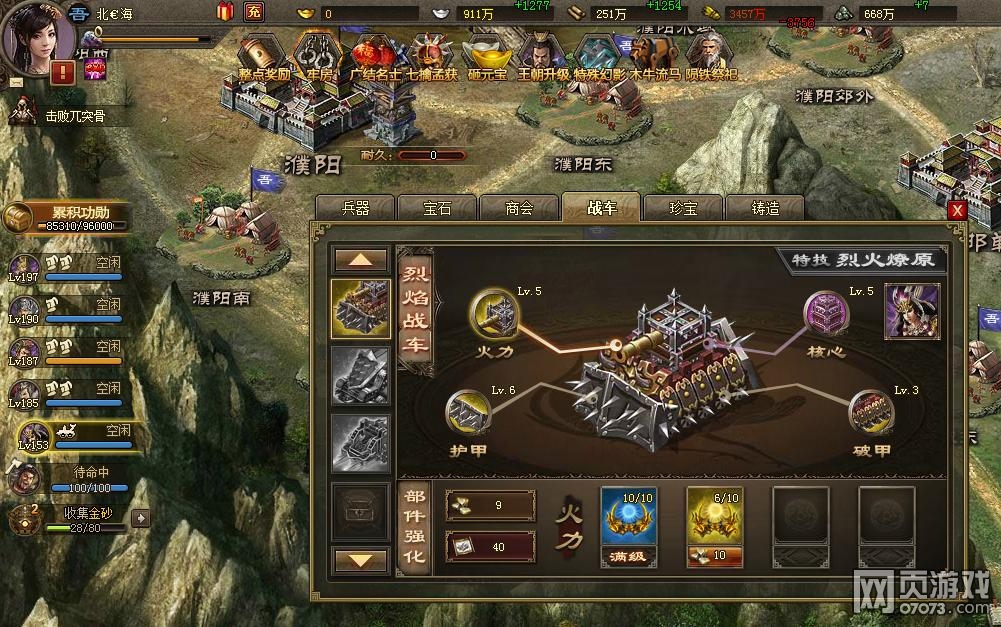Screen dimensions: 1001x627
Task: Open the 宝石 tab
Action: click(437, 208)
